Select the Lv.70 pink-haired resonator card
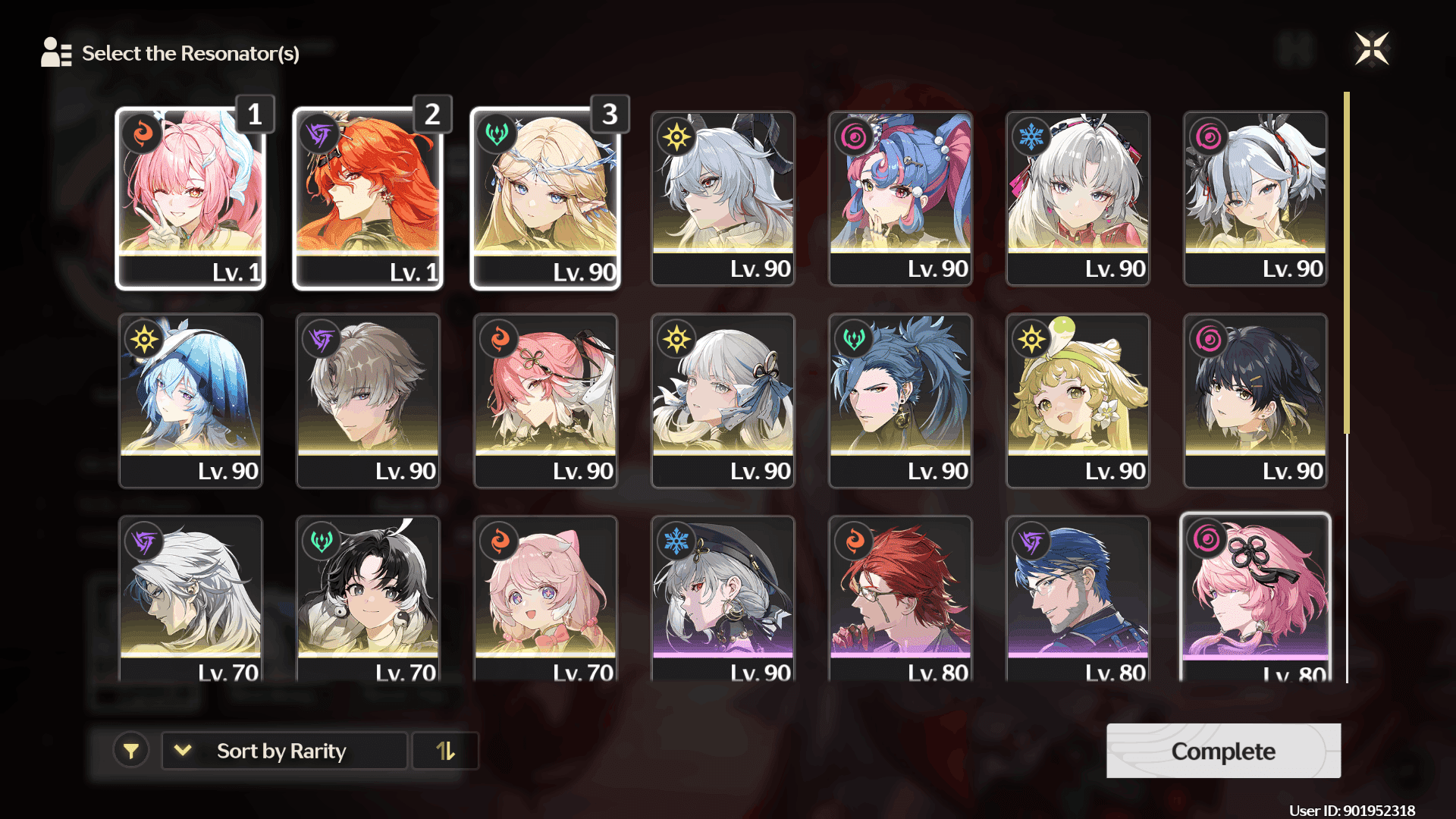The image size is (1456, 819). click(x=545, y=599)
